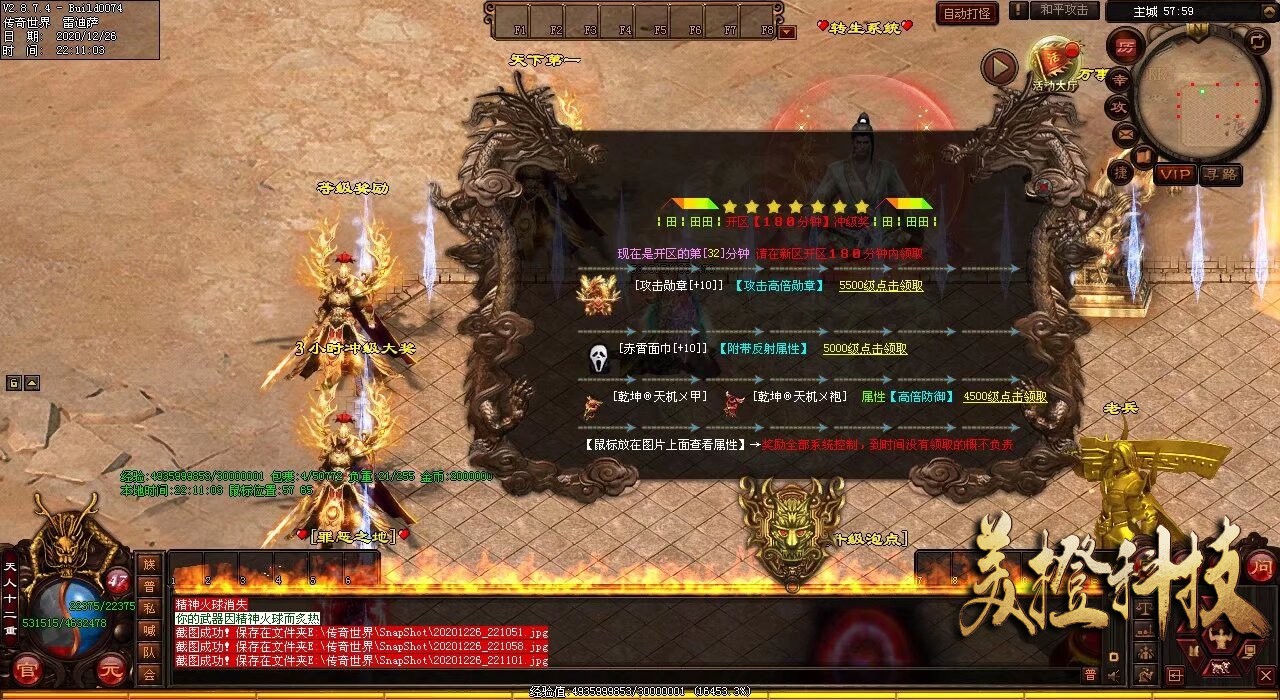Claim the 5500级 attack medal reward
The image size is (1280, 700).
pos(880,285)
